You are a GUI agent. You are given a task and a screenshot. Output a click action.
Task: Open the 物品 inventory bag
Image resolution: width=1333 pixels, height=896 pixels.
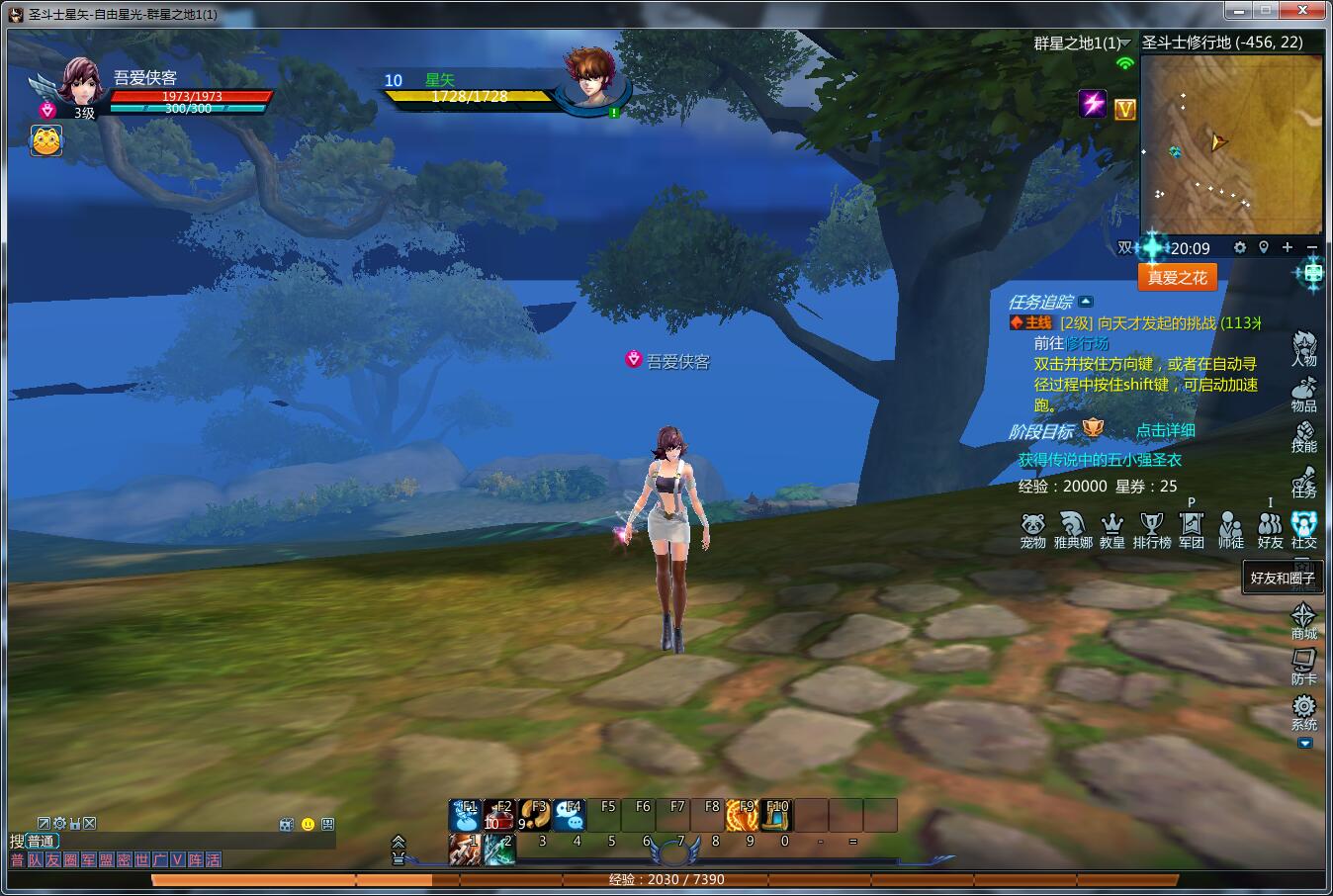[x=1304, y=394]
